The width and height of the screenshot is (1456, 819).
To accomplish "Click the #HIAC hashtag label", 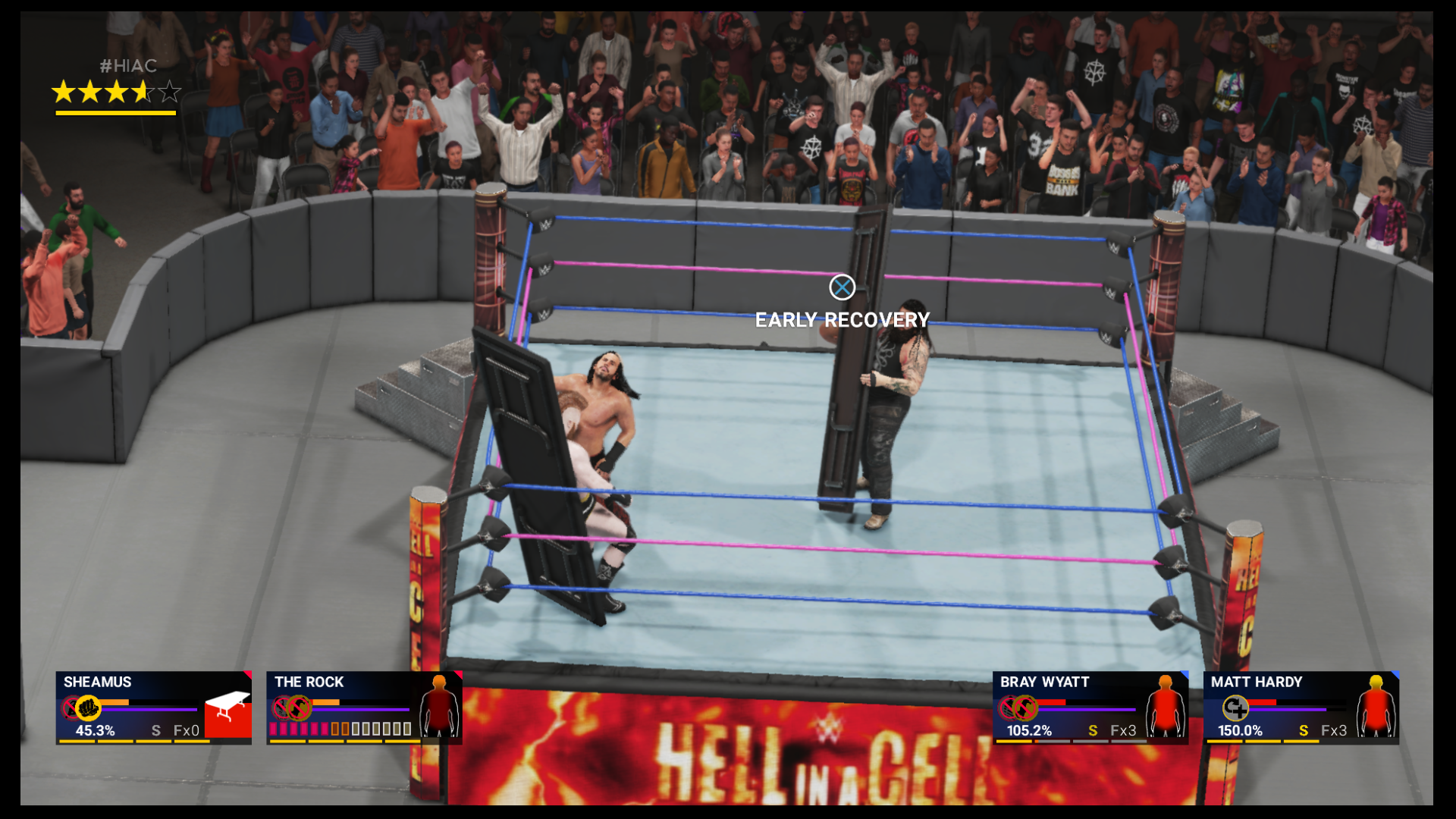I will 127,67.
